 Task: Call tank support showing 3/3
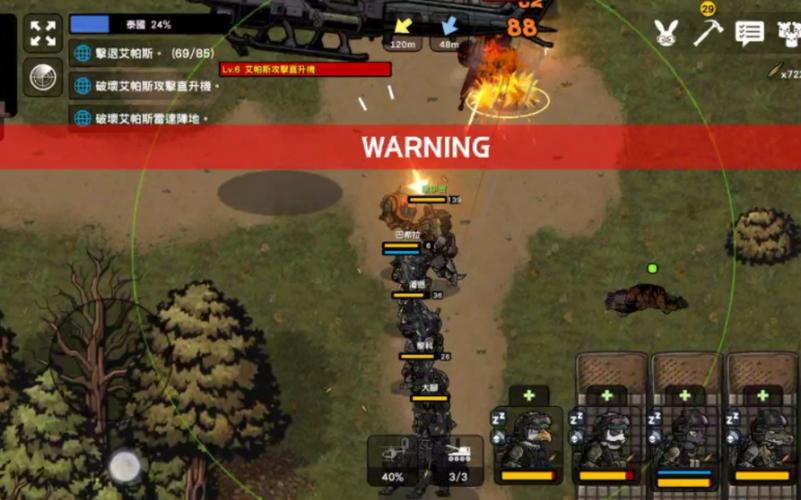458,460
